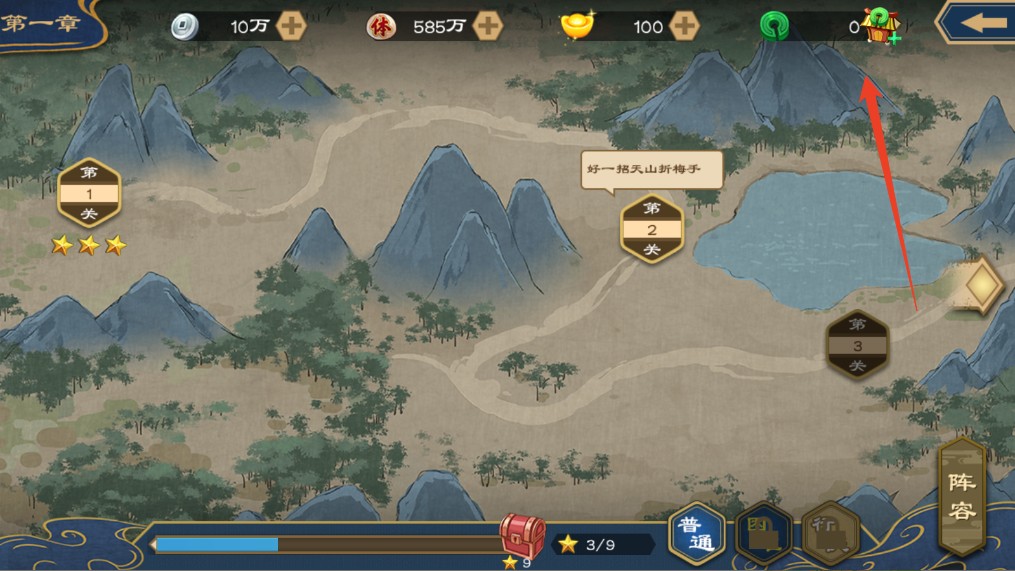This screenshot has height=571, width=1015.
Task: Choose the locked stage 3 node
Action: pos(857,345)
